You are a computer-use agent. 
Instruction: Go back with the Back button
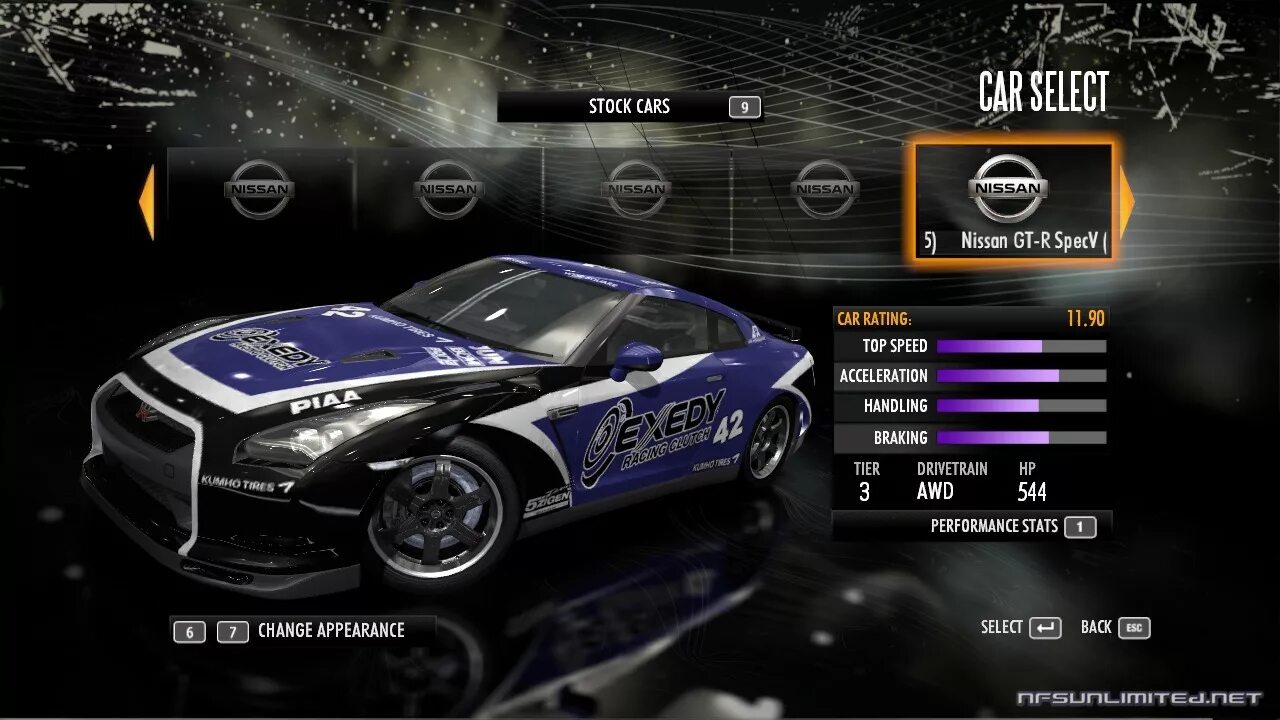tap(1115, 628)
